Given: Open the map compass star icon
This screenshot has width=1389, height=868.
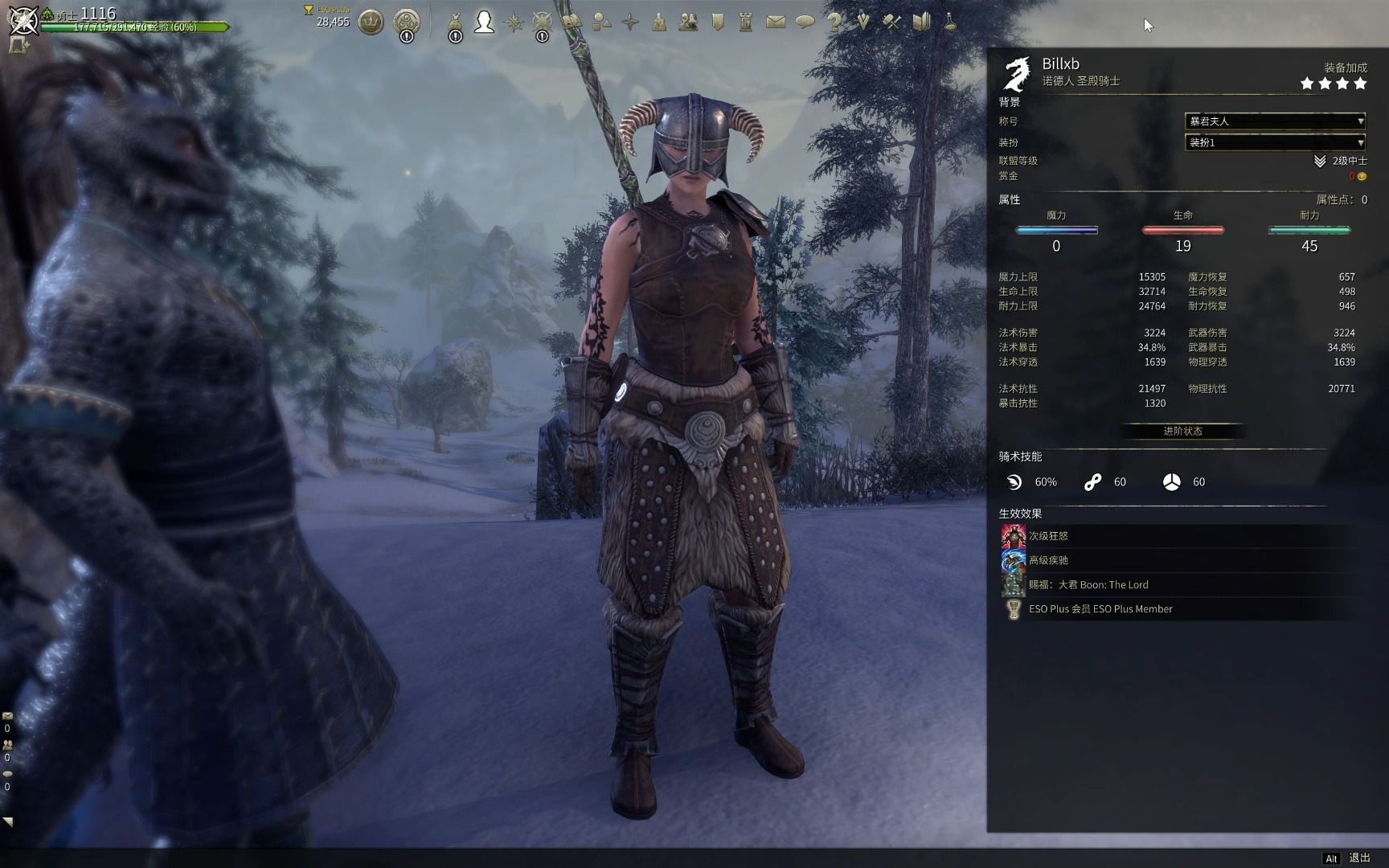Looking at the screenshot, I should click(630, 23).
